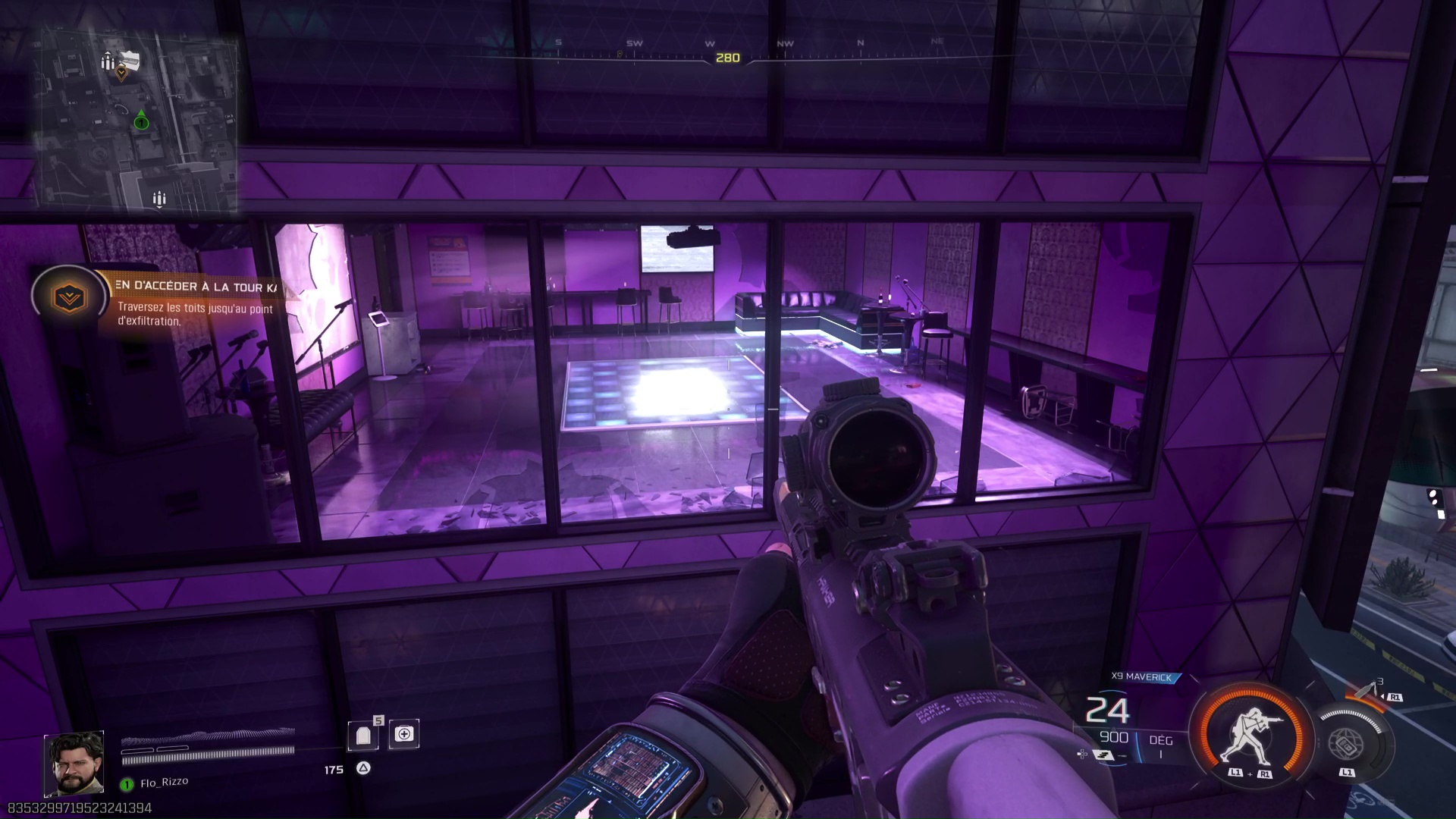Image resolution: width=1456 pixels, height=819 pixels.
Task: Click the D-pad indicator near the ammo counter
Action: click(1081, 754)
